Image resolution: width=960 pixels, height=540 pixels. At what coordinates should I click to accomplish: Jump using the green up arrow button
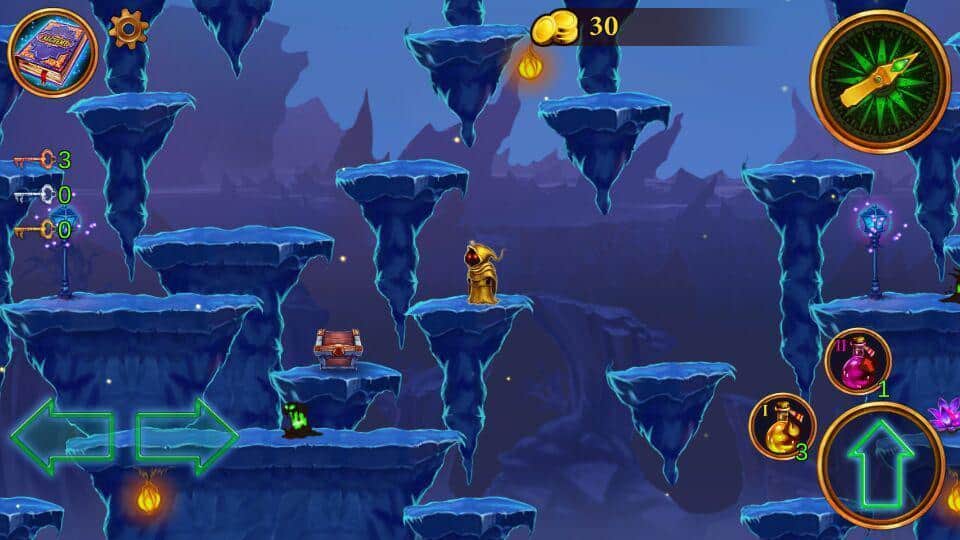(880, 465)
